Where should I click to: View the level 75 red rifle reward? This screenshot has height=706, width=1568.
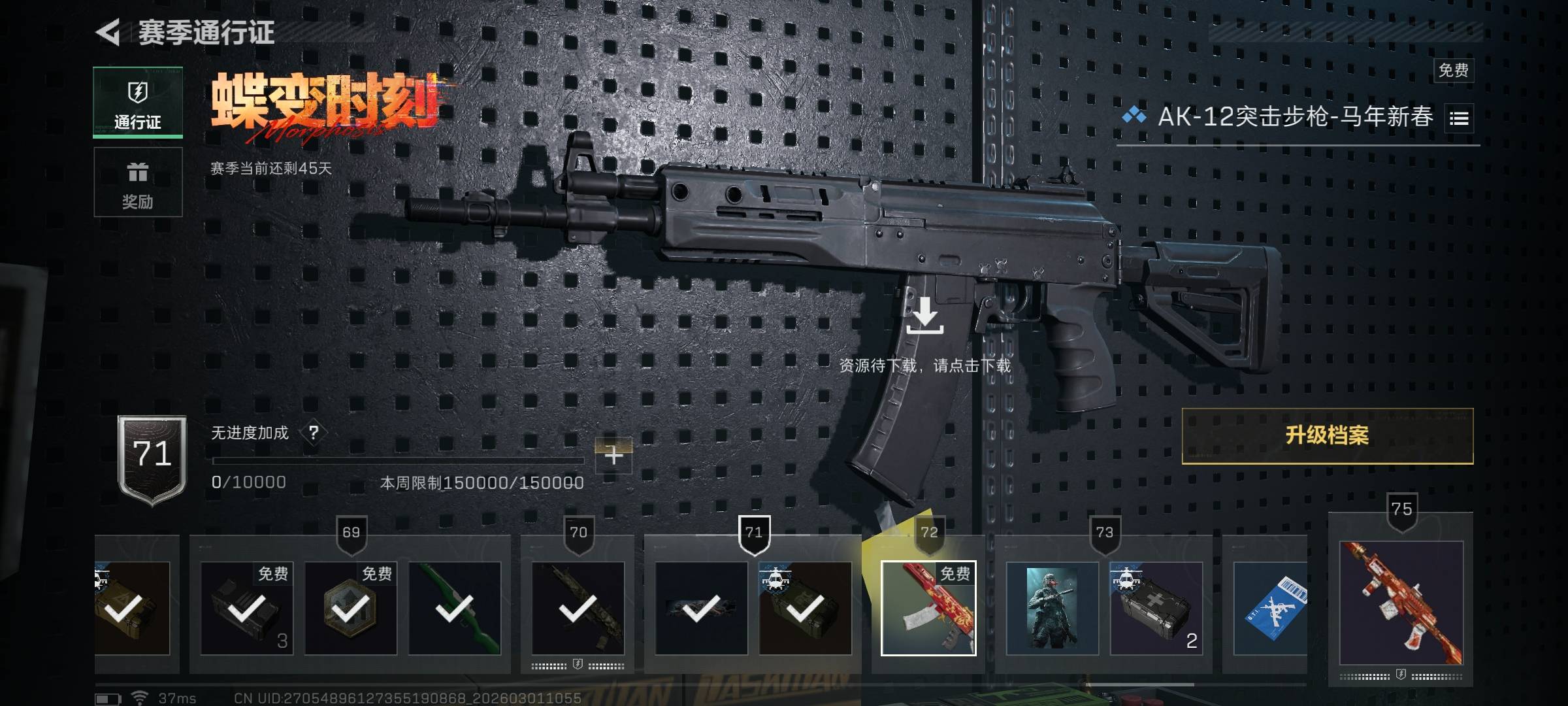coord(1401,603)
